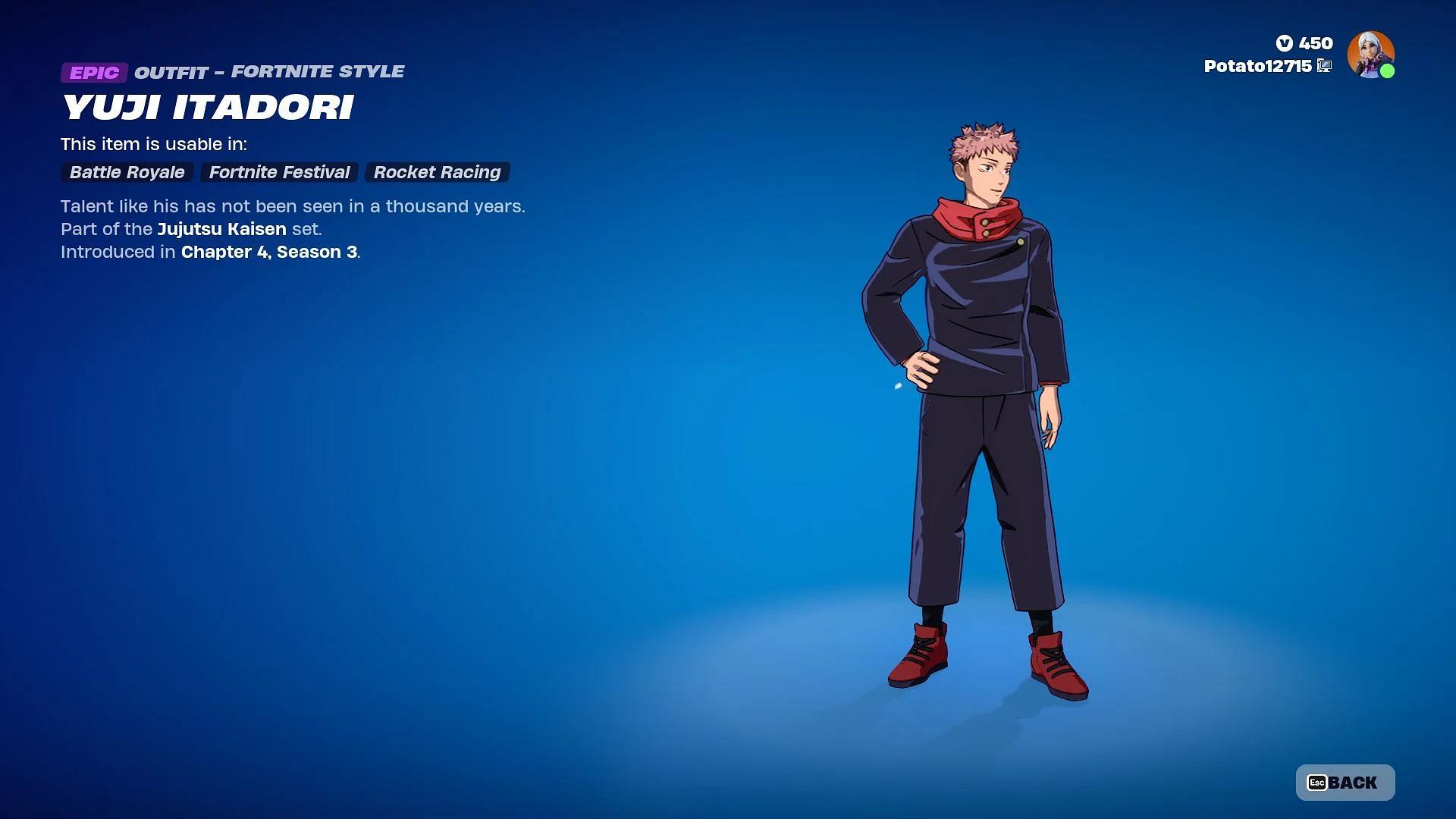Click the Potato12715 player name
Image resolution: width=1456 pixels, height=819 pixels.
pos(1257,66)
